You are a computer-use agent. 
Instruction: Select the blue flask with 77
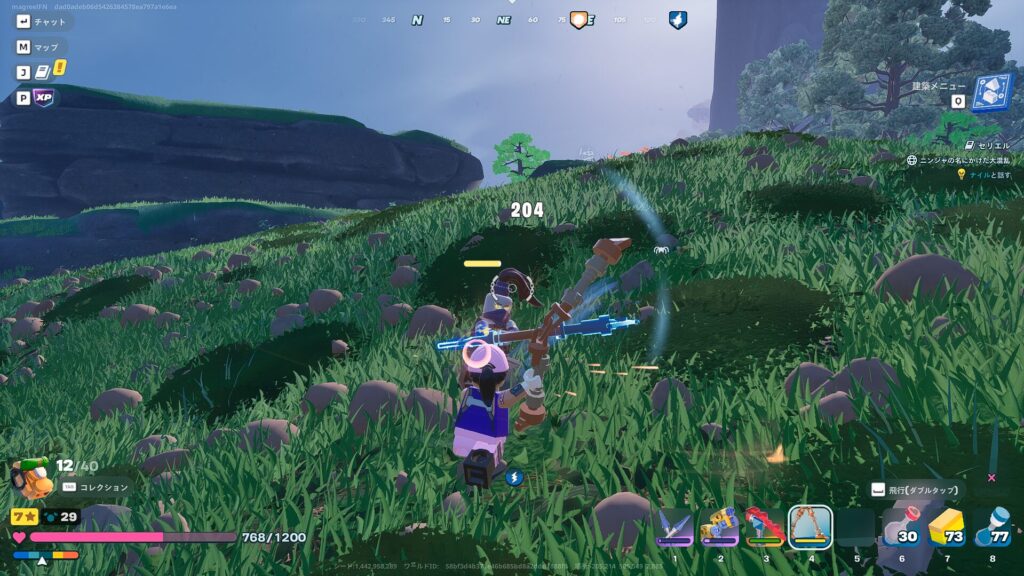991,527
